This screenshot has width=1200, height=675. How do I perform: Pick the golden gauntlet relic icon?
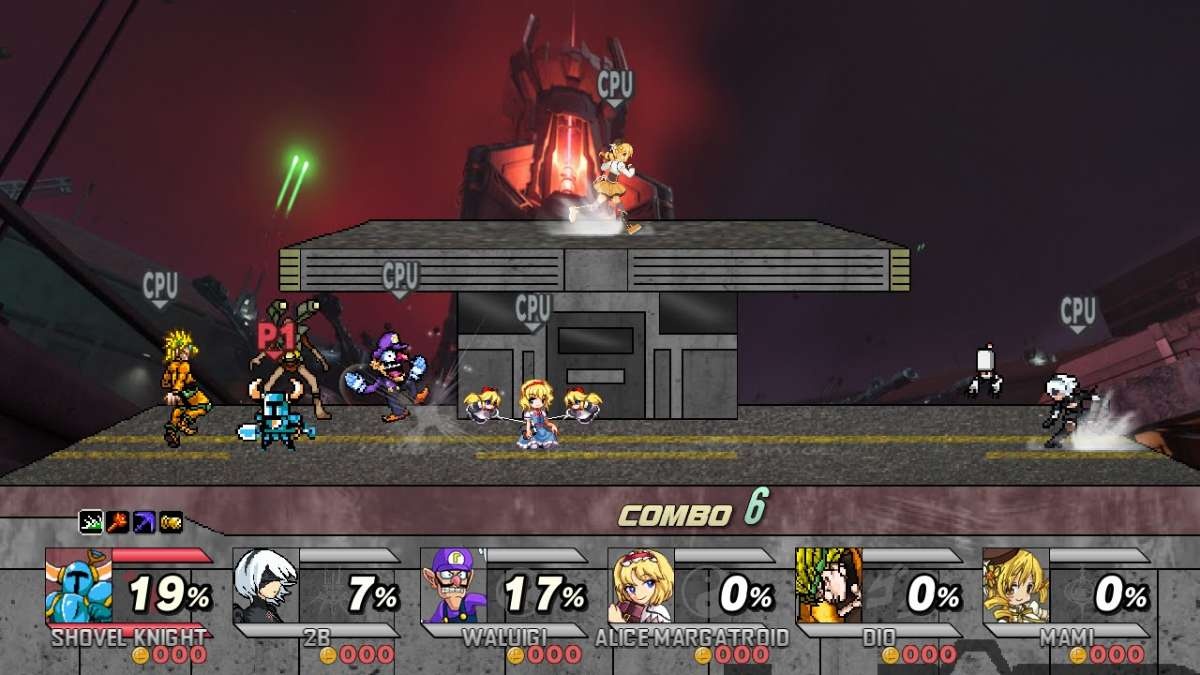coord(171,522)
